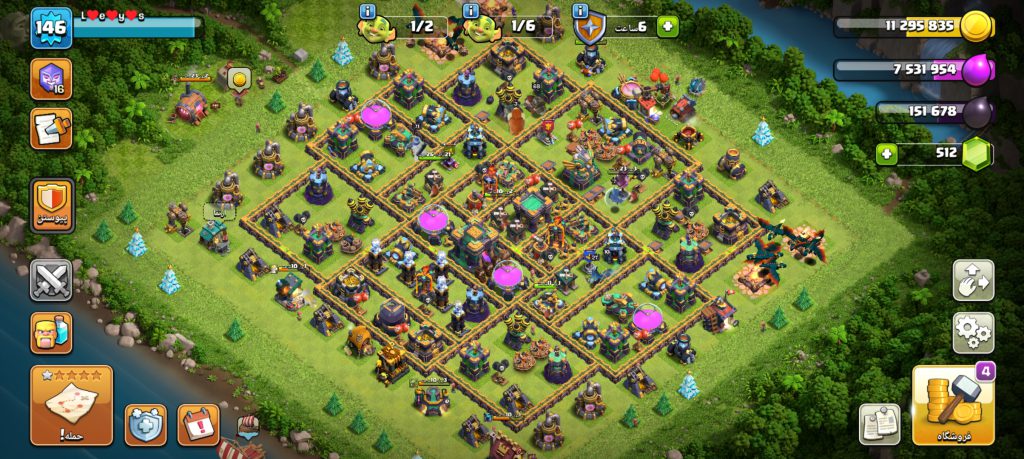Show info for the 1/6 builders
This screenshot has height=459, width=1024.
[471, 12]
